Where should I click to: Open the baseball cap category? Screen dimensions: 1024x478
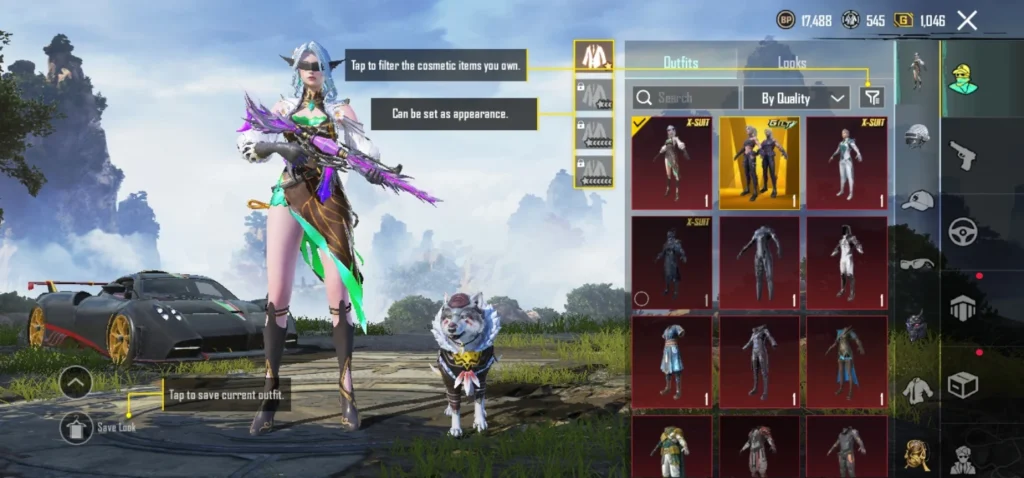point(917,200)
